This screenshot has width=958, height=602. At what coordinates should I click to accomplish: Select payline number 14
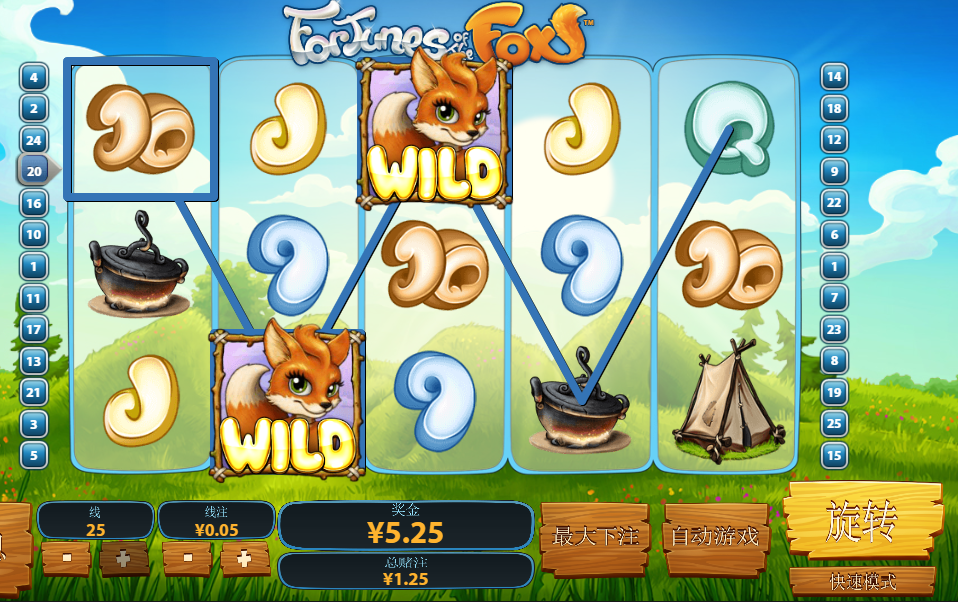pos(834,77)
